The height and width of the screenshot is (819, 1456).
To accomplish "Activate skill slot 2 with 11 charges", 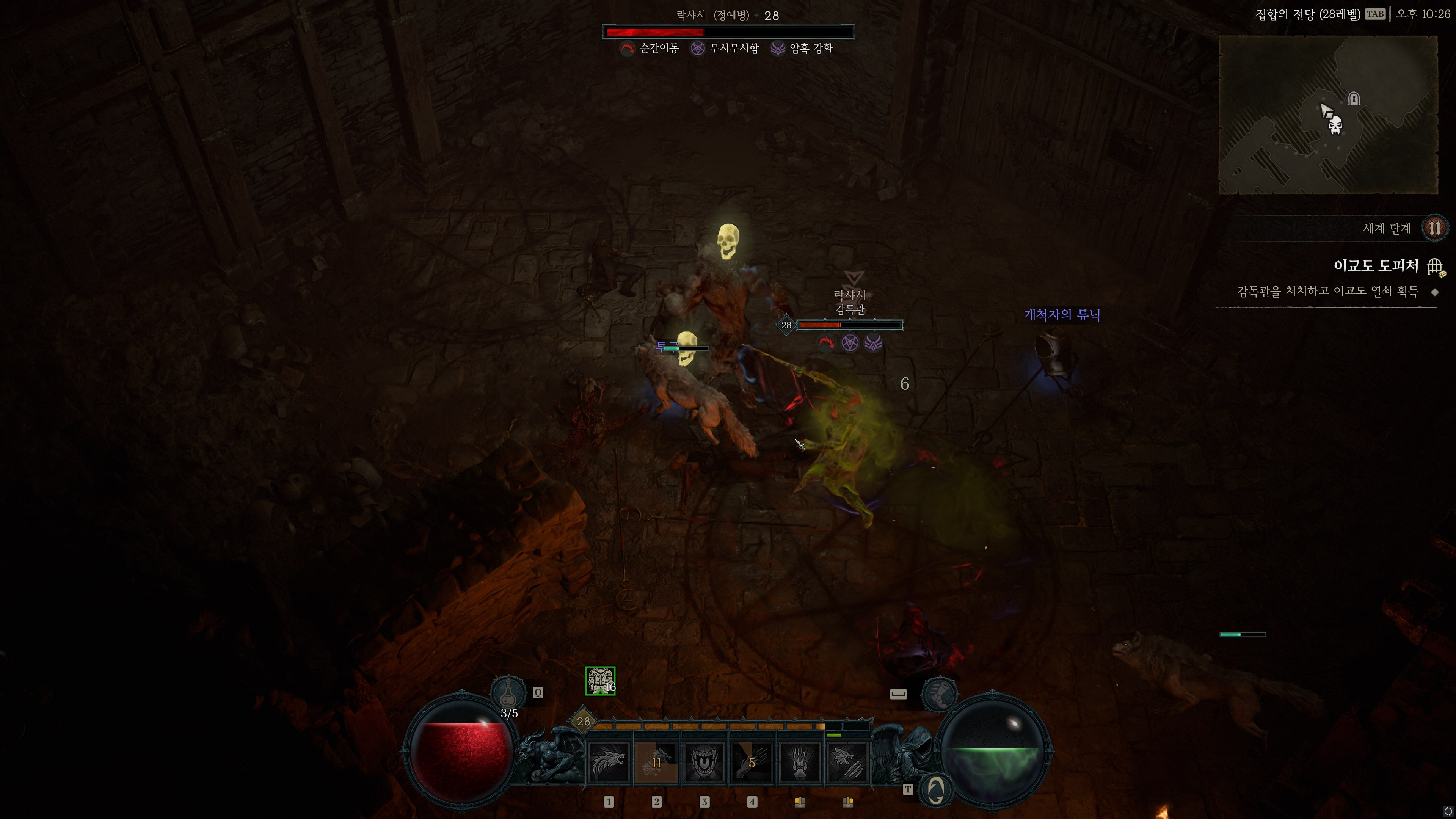I will (657, 762).
